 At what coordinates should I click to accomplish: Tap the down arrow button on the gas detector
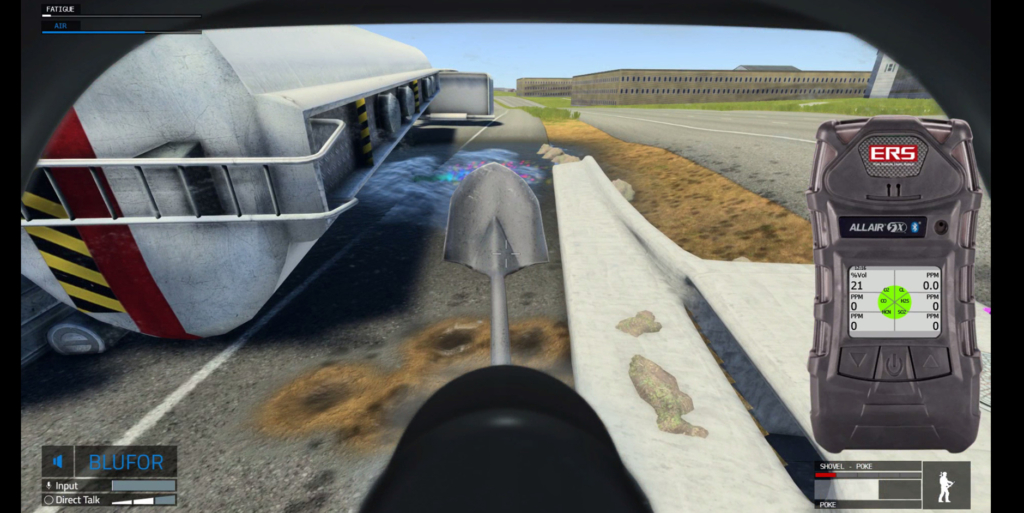(x=859, y=362)
